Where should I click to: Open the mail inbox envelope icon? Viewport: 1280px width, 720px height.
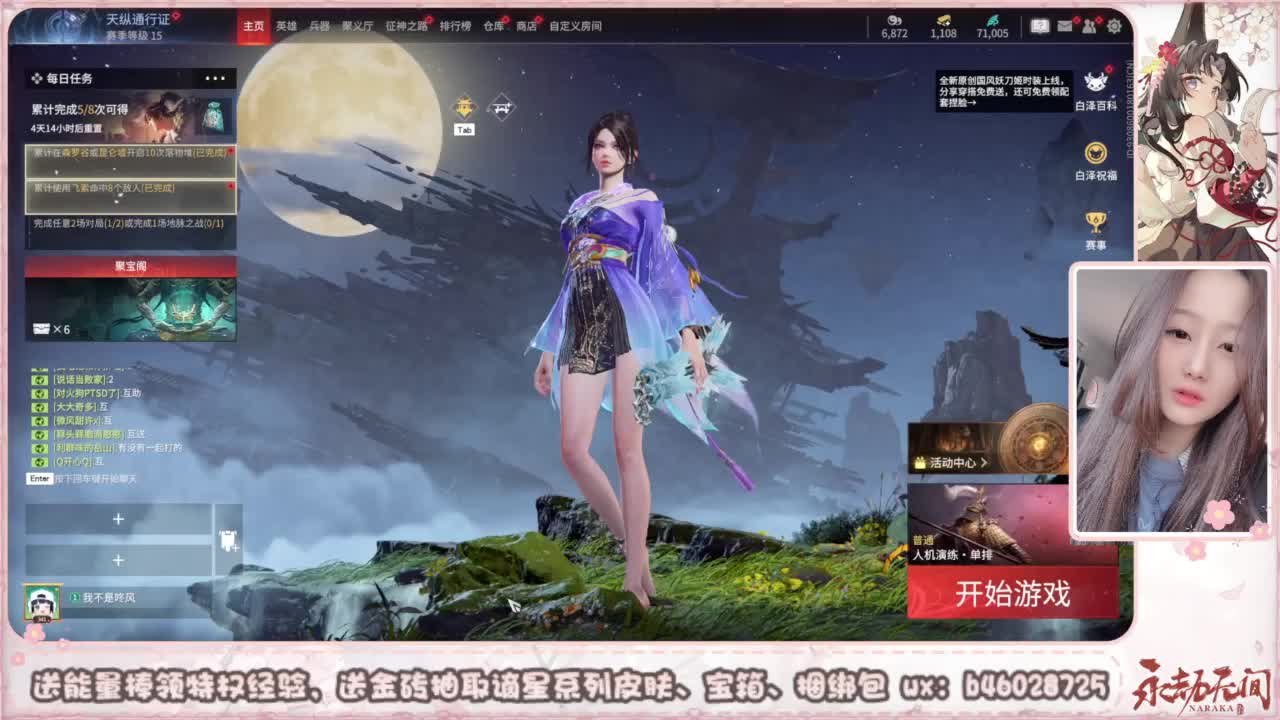[1062, 26]
